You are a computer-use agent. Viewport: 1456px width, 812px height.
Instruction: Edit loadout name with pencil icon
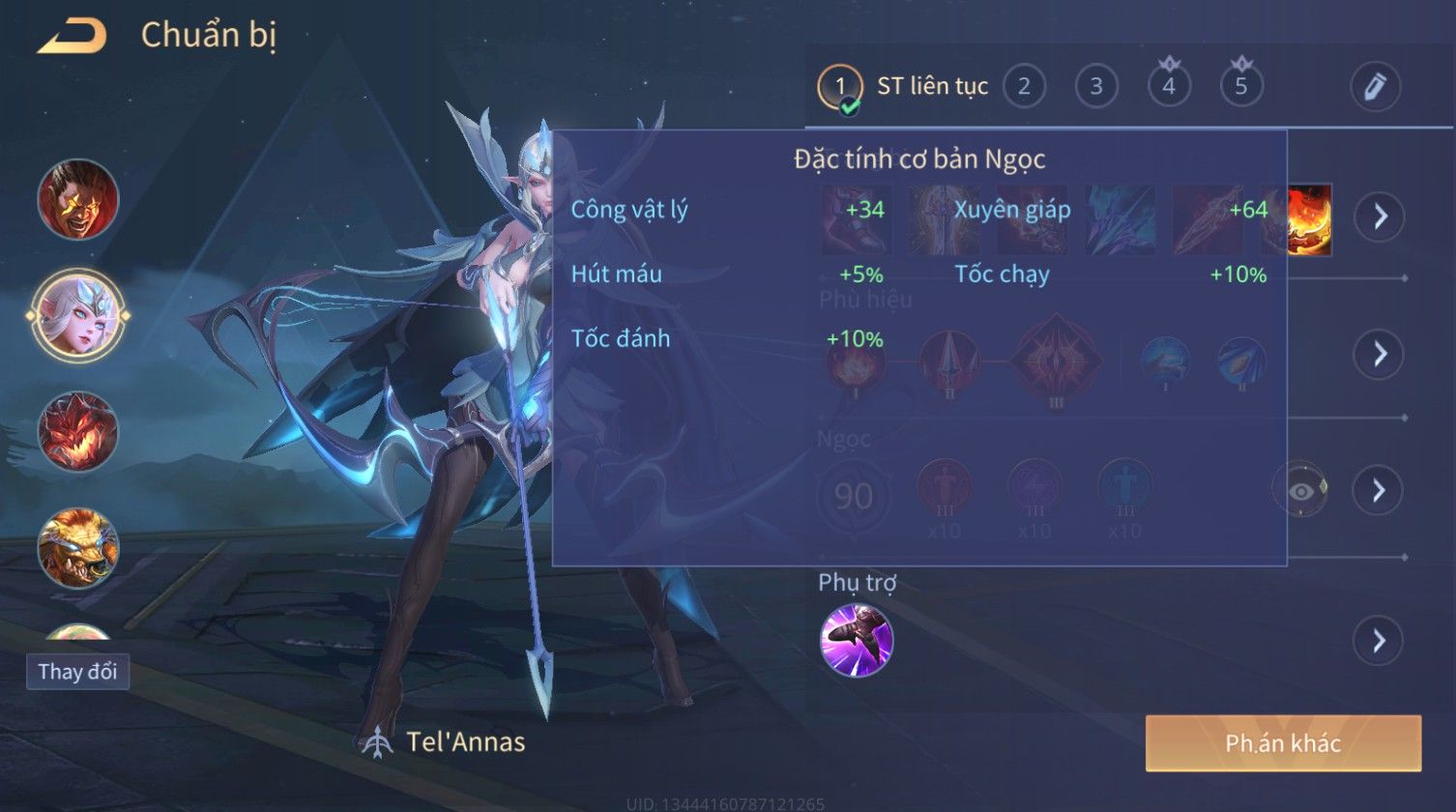click(x=1375, y=87)
